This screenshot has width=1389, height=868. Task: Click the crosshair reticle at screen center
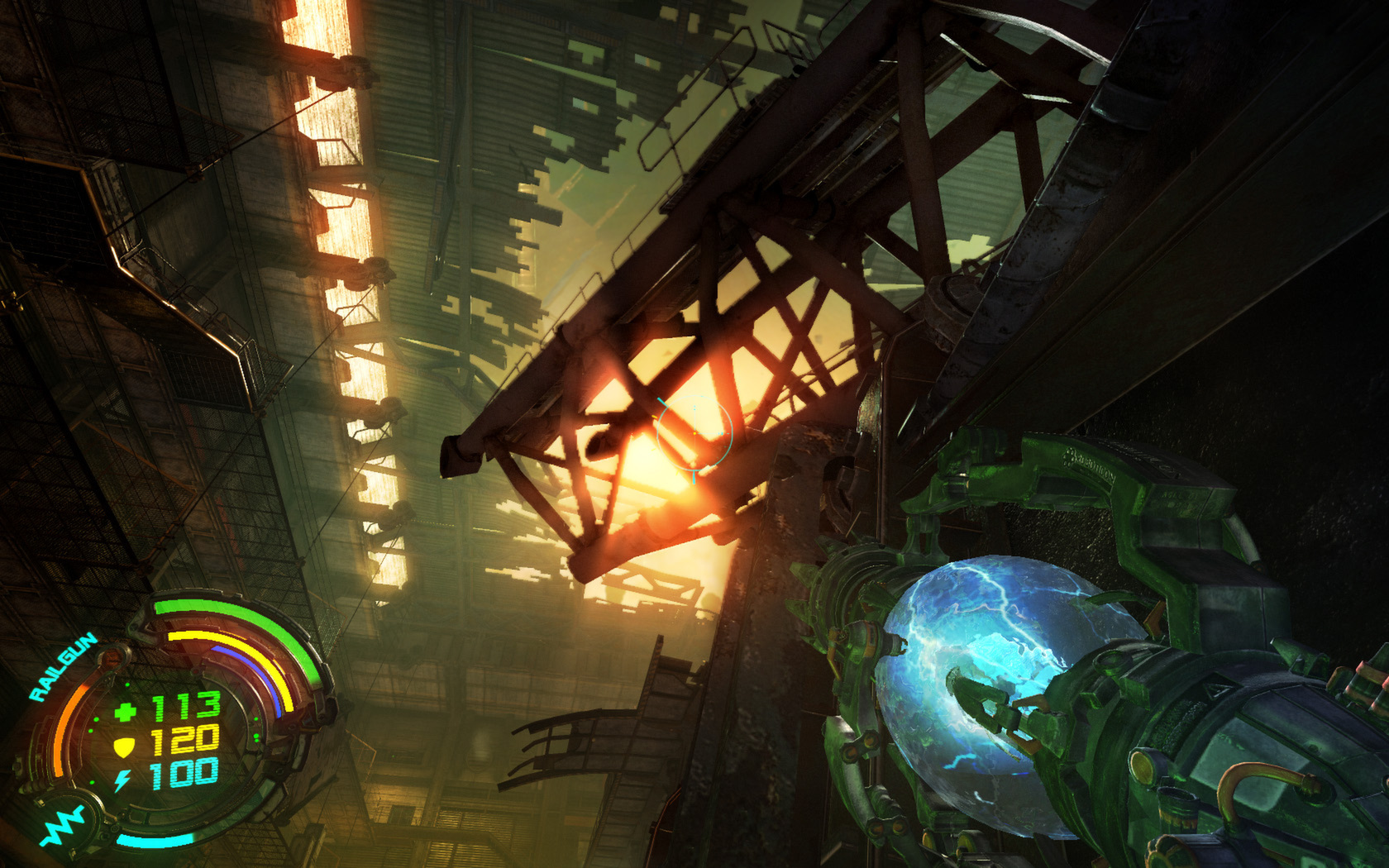coord(694,434)
